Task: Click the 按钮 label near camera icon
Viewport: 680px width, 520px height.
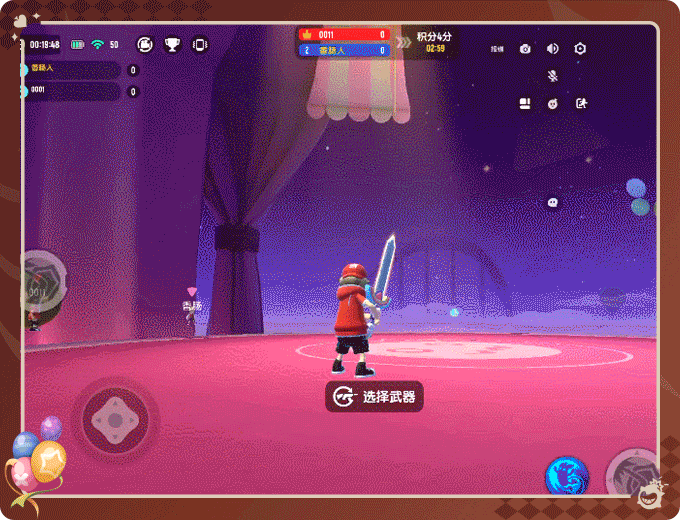Action: coord(497,49)
